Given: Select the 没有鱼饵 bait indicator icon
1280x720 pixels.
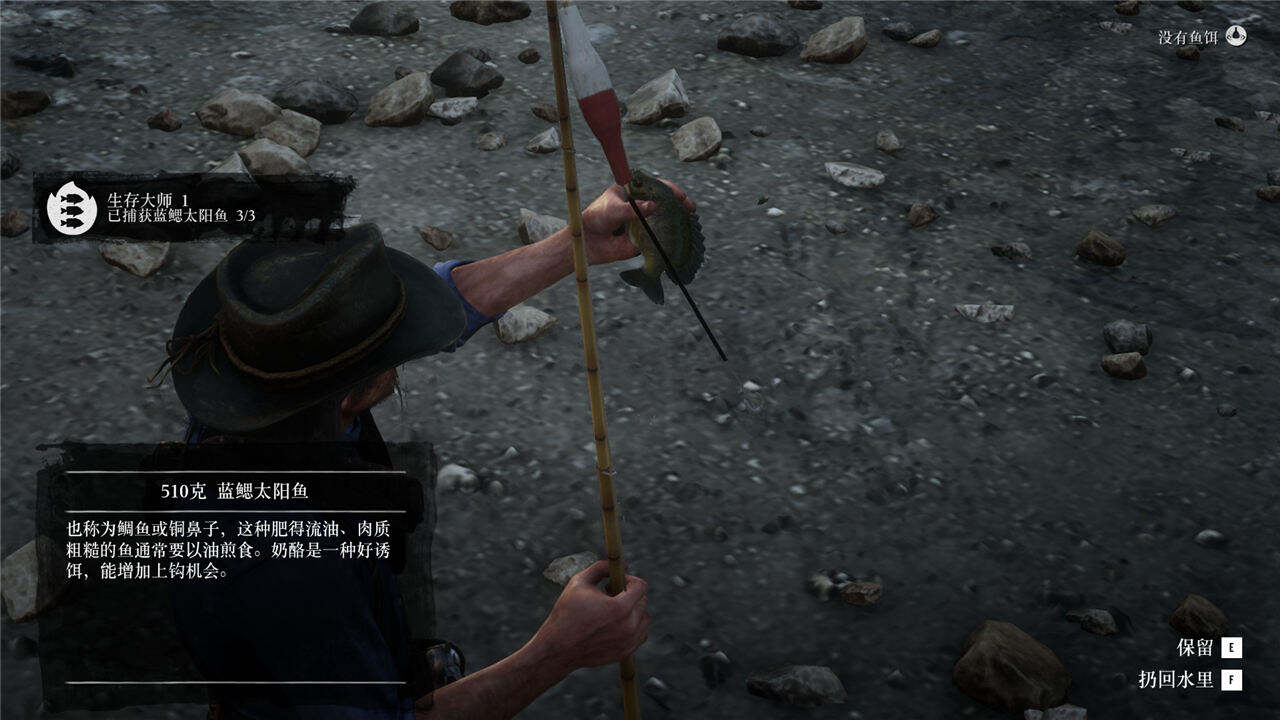Looking at the screenshot, I should click(x=1237, y=36).
